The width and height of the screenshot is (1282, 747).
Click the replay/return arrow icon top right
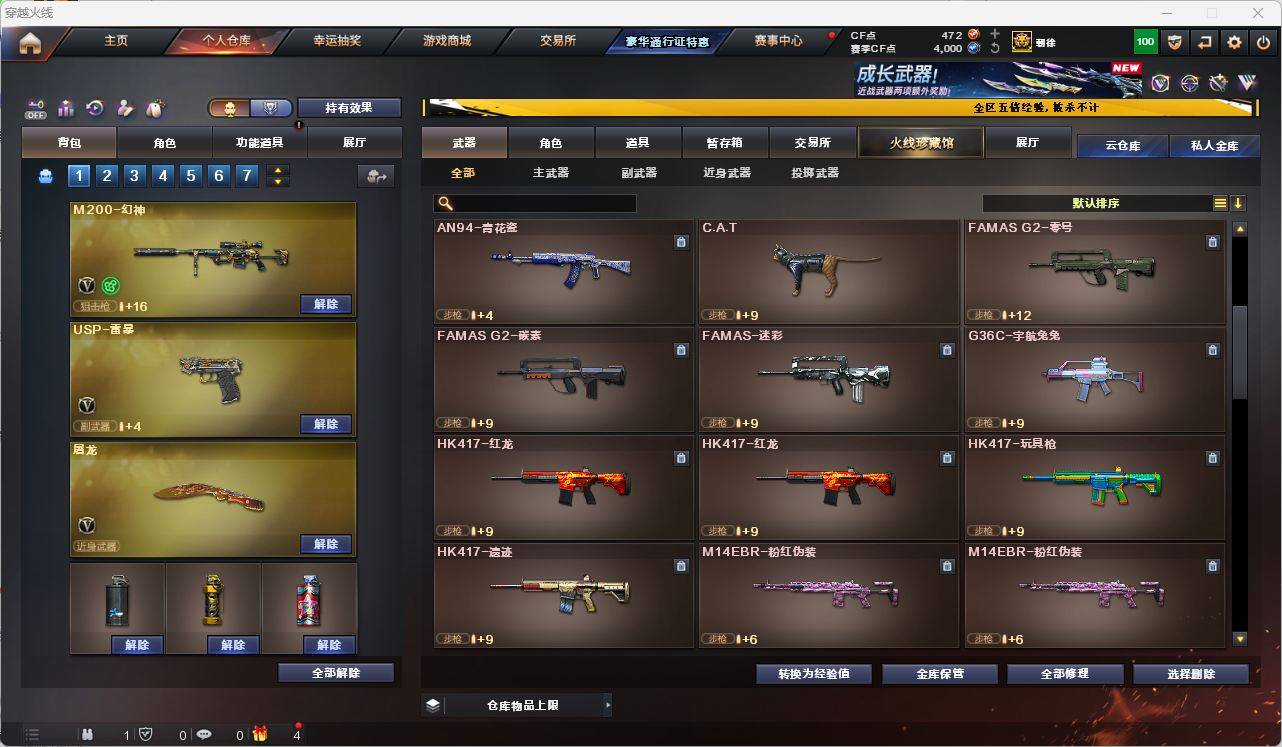[1203, 41]
